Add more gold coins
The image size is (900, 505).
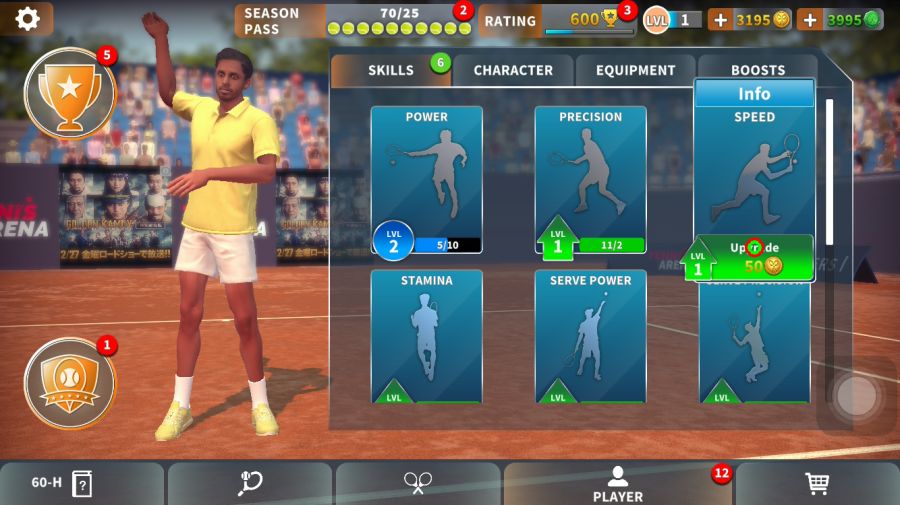pos(720,20)
